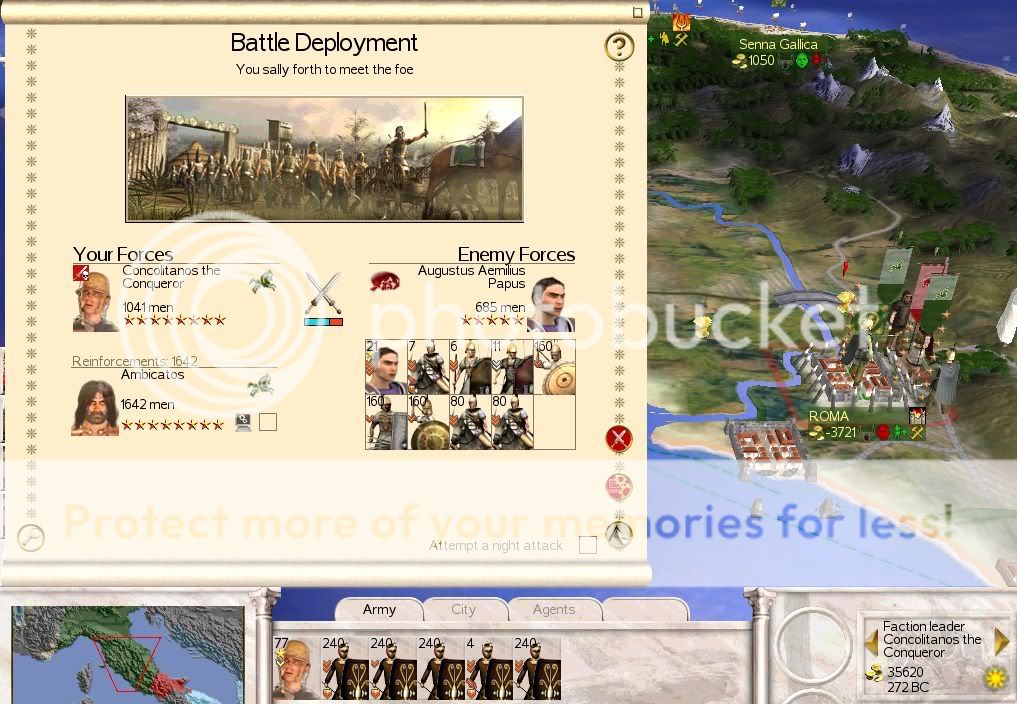Image resolution: width=1017 pixels, height=704 pixels.
Task: Open the City tab
Action: coord(464,610)
